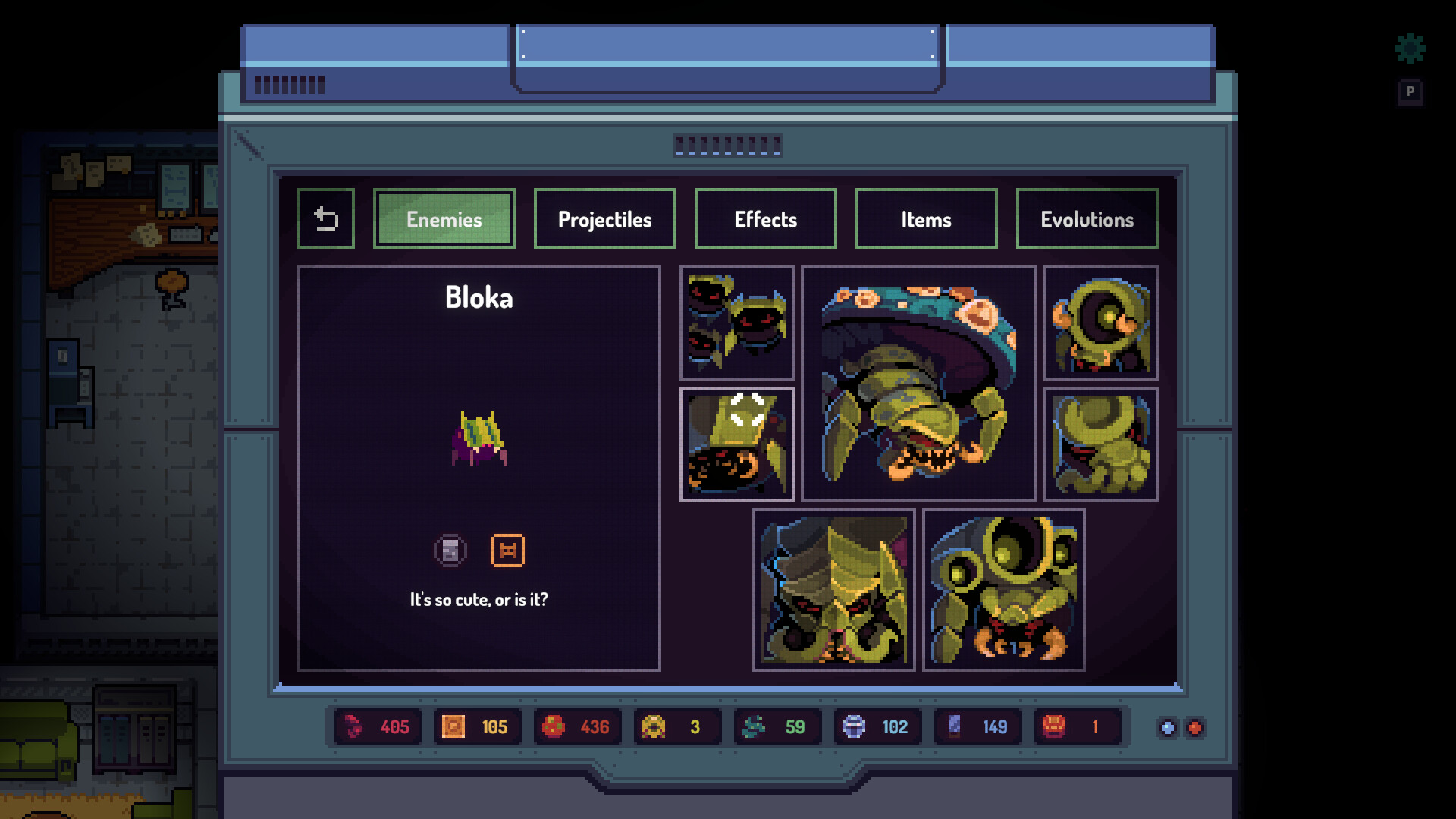Select the blue sphere resource showing 102
The height and width of the screenshot is (819, 1456).
877,726
